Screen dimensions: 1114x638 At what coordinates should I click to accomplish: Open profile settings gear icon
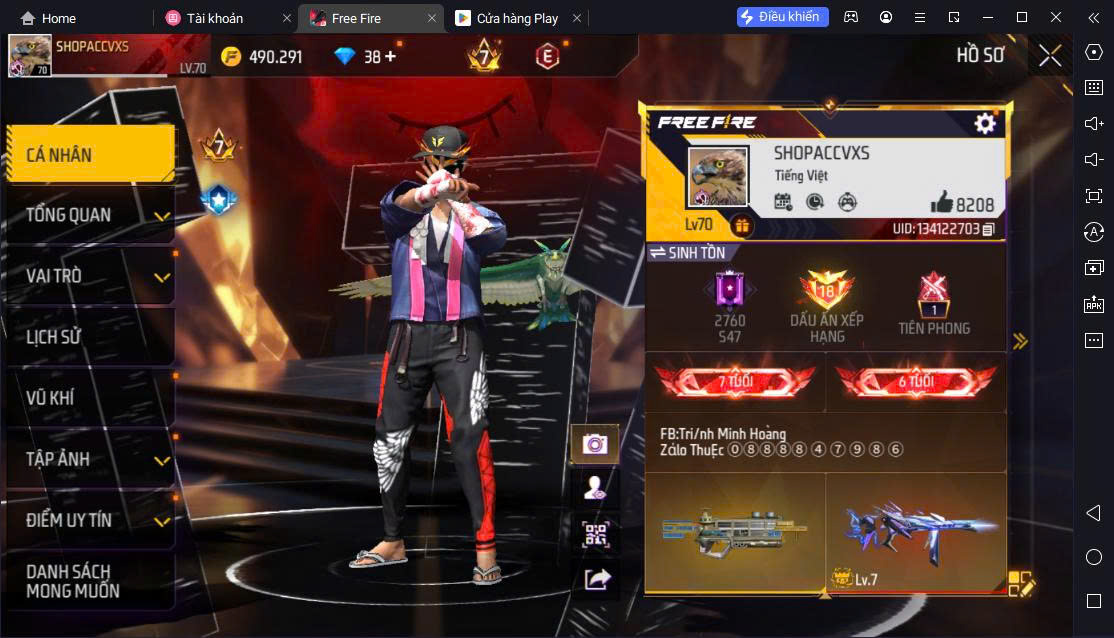point(985,123)
